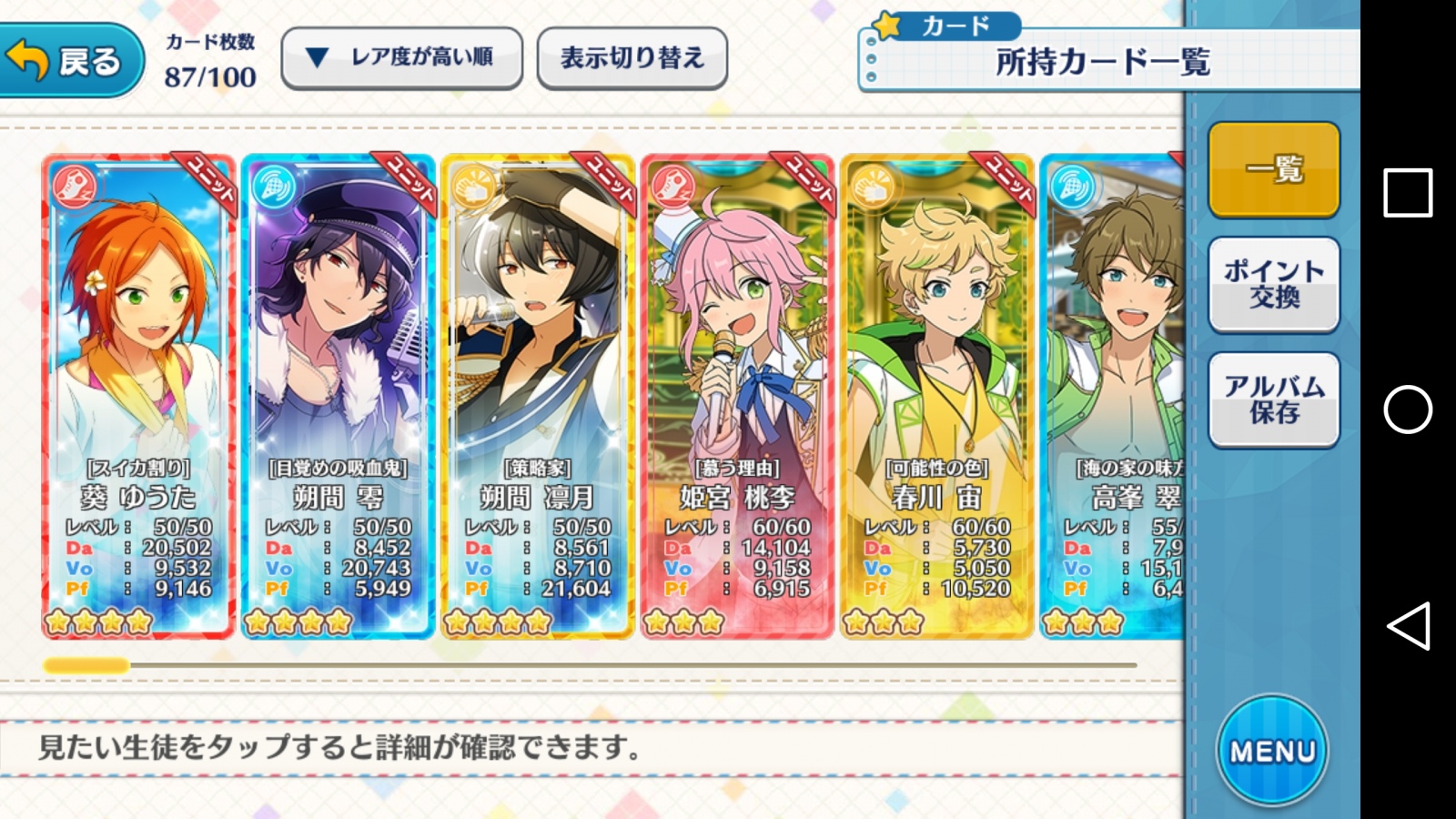The height and width of the screenshot is (819, 1456).
Task: Choose the 朔間 零 card
Action: tap(338, 396)
